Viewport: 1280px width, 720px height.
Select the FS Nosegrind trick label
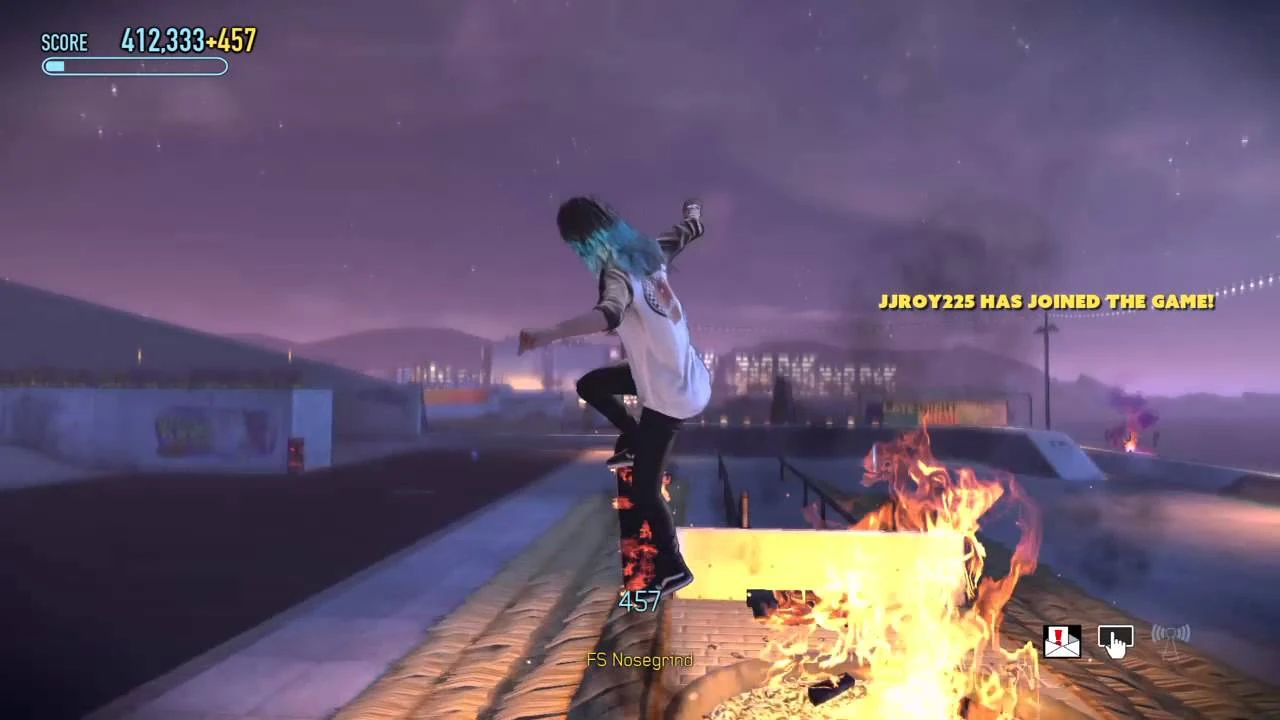coord(639,660)
